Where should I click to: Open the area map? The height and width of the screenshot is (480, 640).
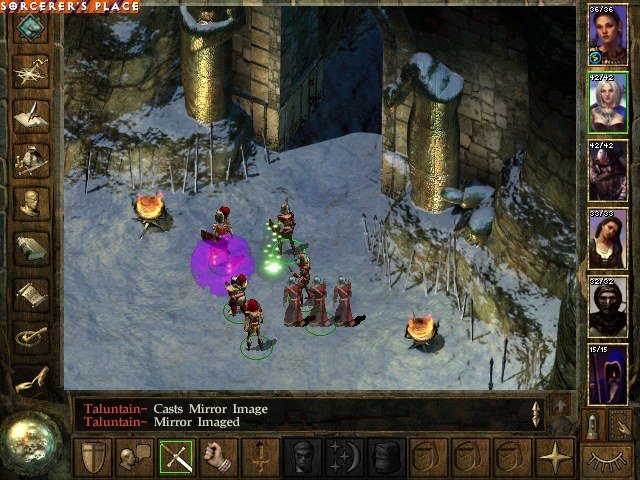[x=31, y=70]
